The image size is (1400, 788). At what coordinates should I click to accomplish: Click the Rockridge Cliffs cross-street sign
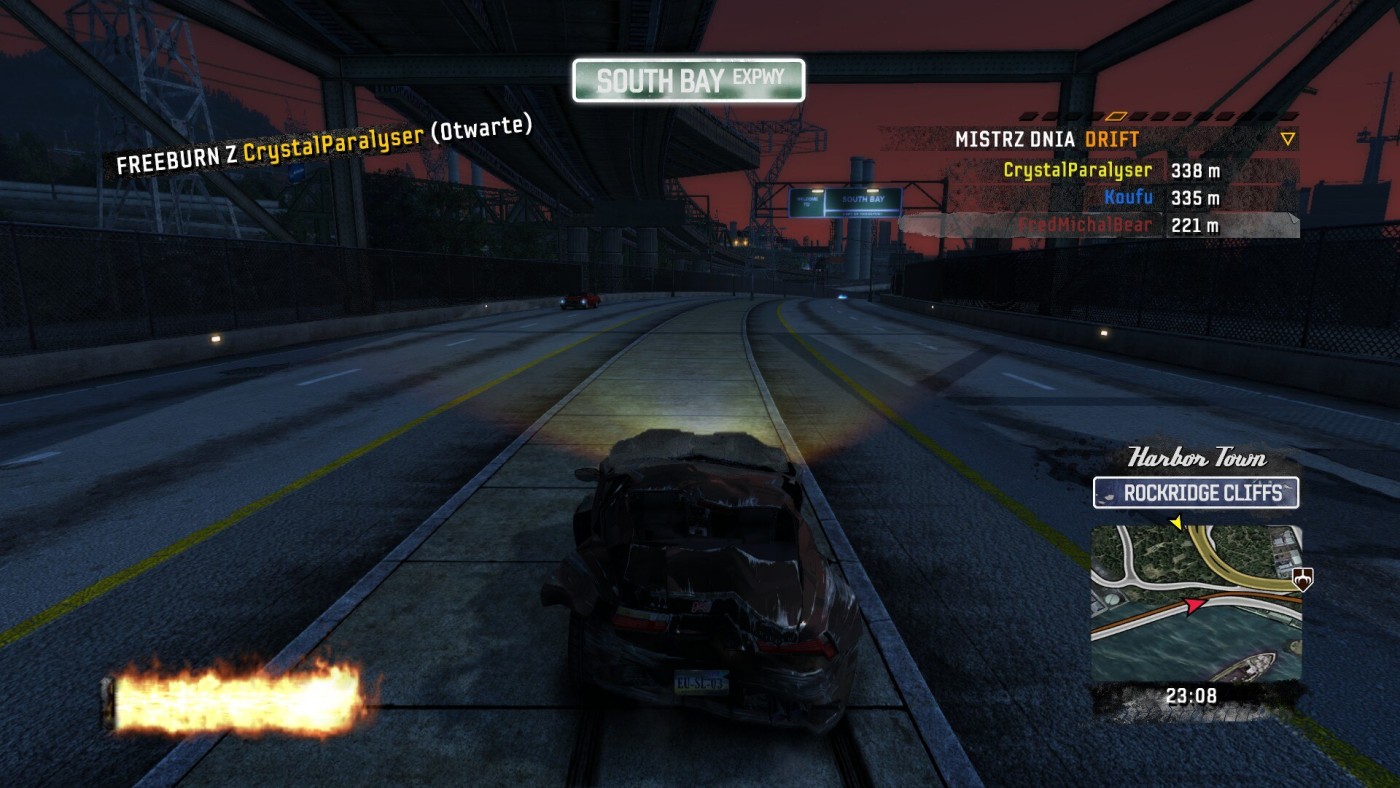1196,493
